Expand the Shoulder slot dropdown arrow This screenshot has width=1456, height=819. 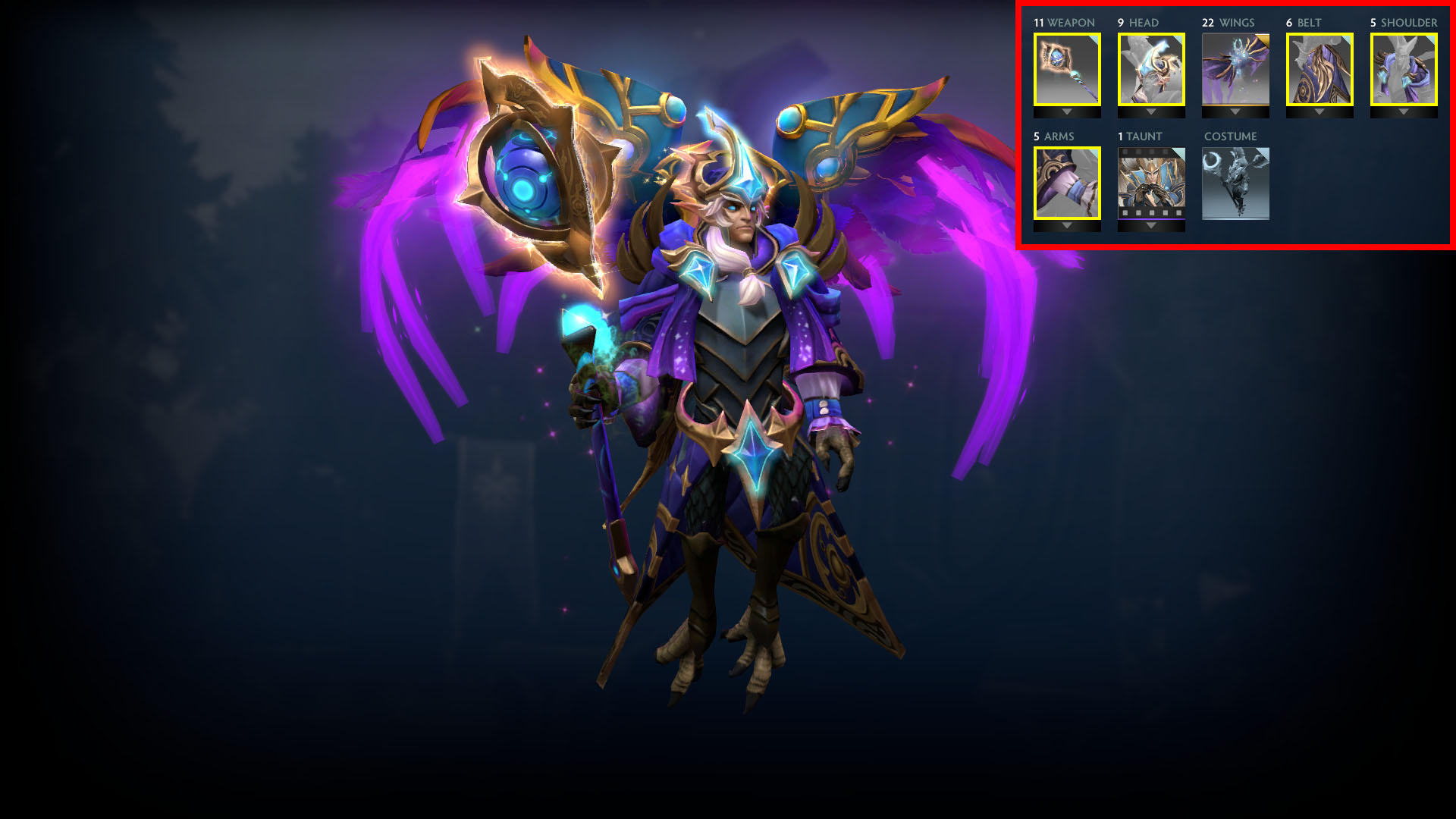click(1404, 111)
